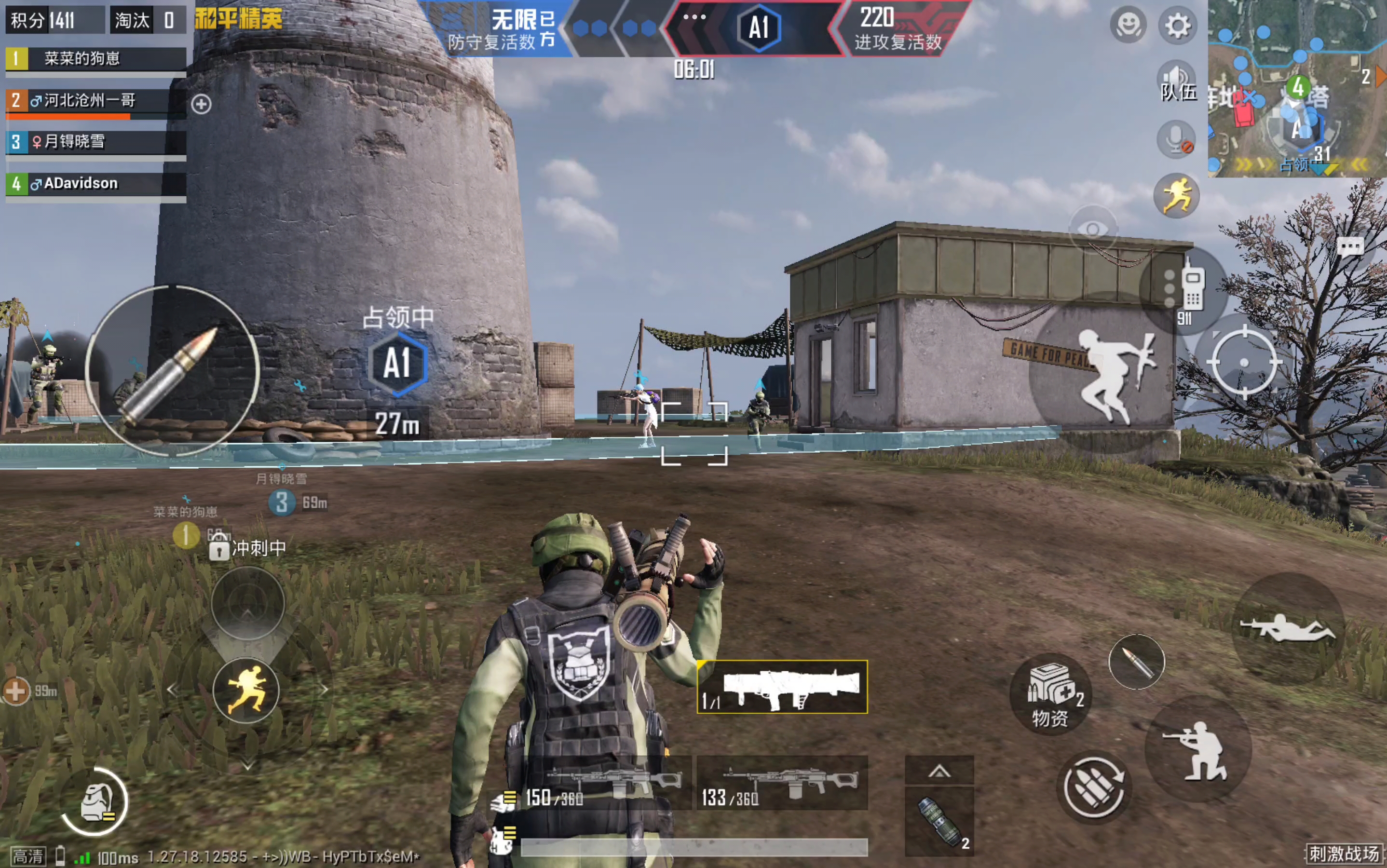Open the minimap
1387x868 pixels.
pyautogui.click(x=1297, y=89)
